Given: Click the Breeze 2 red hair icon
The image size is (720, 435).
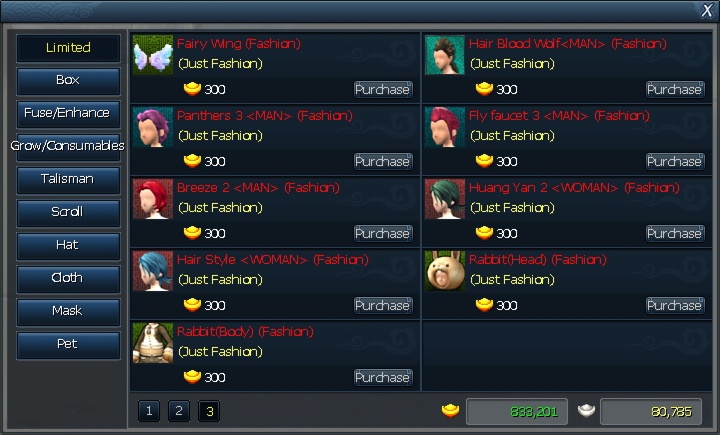Looking at the screenshot, I should click(x=153, y=199).
